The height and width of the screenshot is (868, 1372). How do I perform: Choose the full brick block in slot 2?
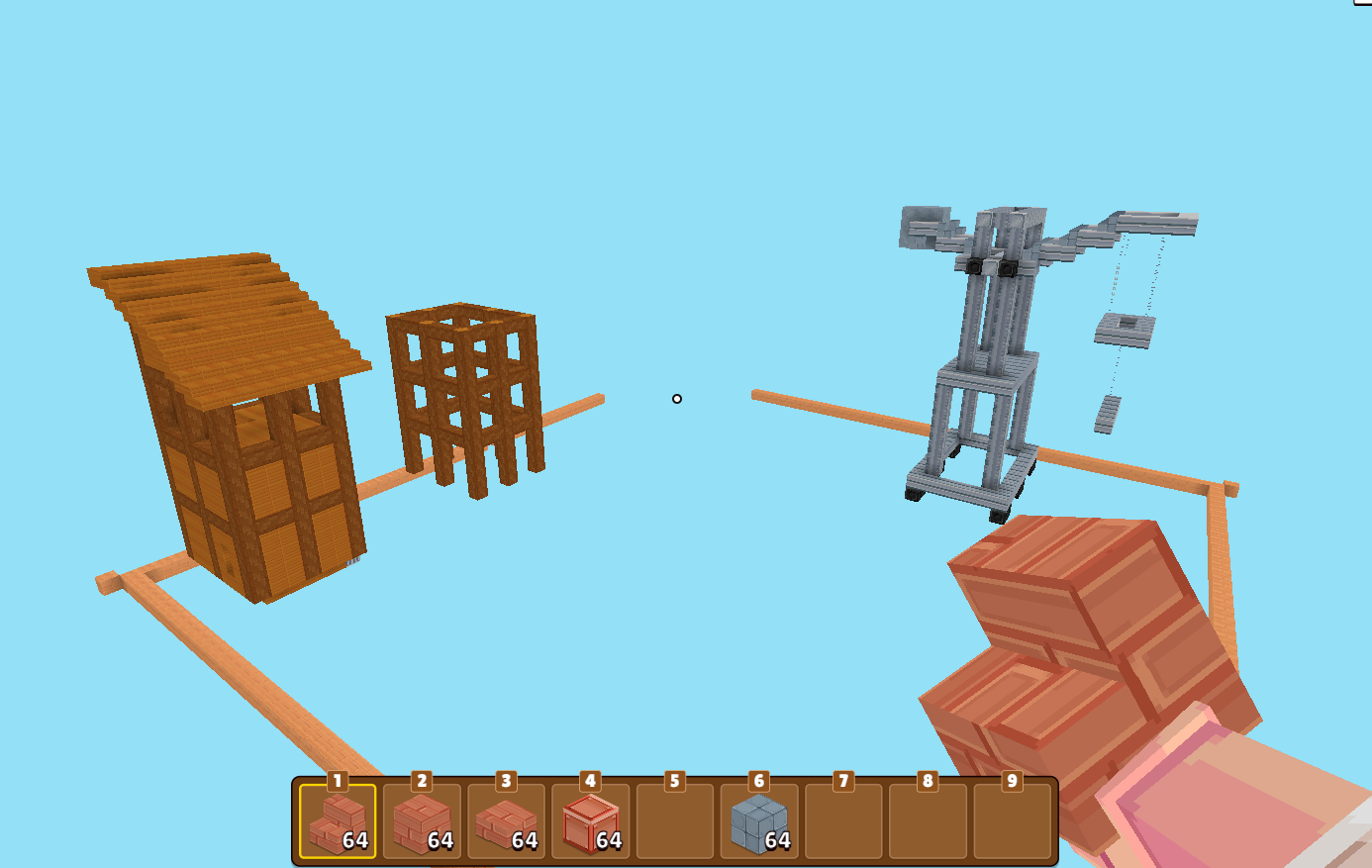pos(422,821)
